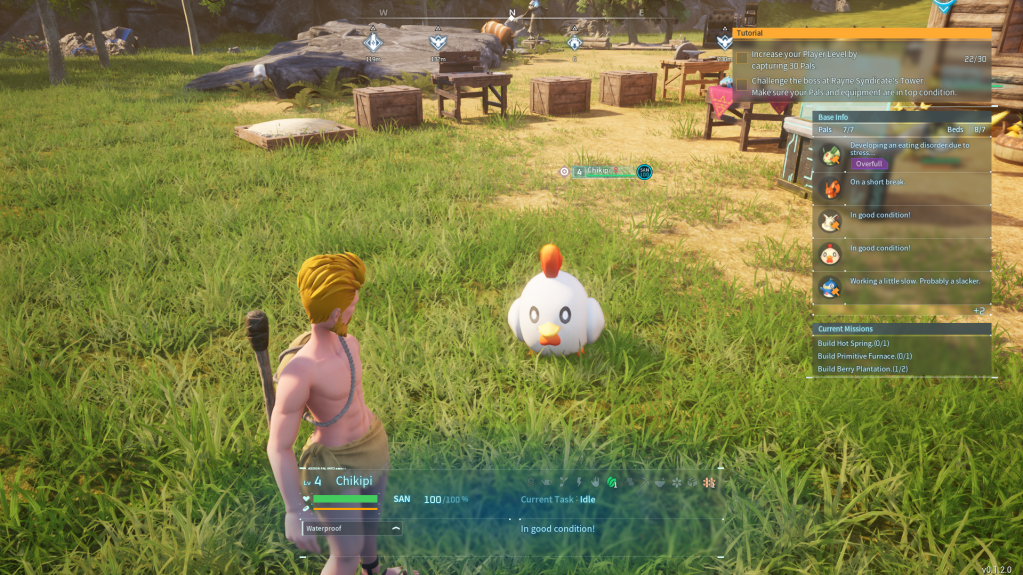Screen dimensions: 1023x575
Task: Select the Pal row with Overfull status
Action: coord(900,155)
